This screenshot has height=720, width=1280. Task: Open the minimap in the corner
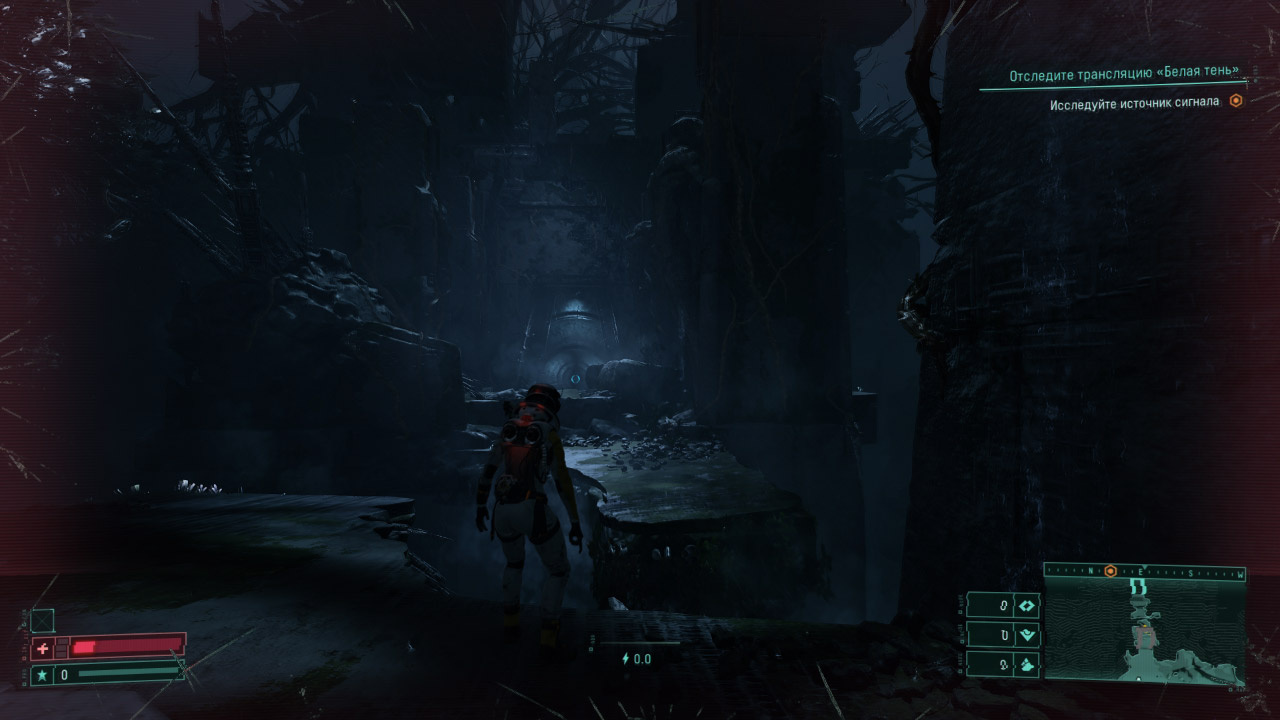point(1144,630)
